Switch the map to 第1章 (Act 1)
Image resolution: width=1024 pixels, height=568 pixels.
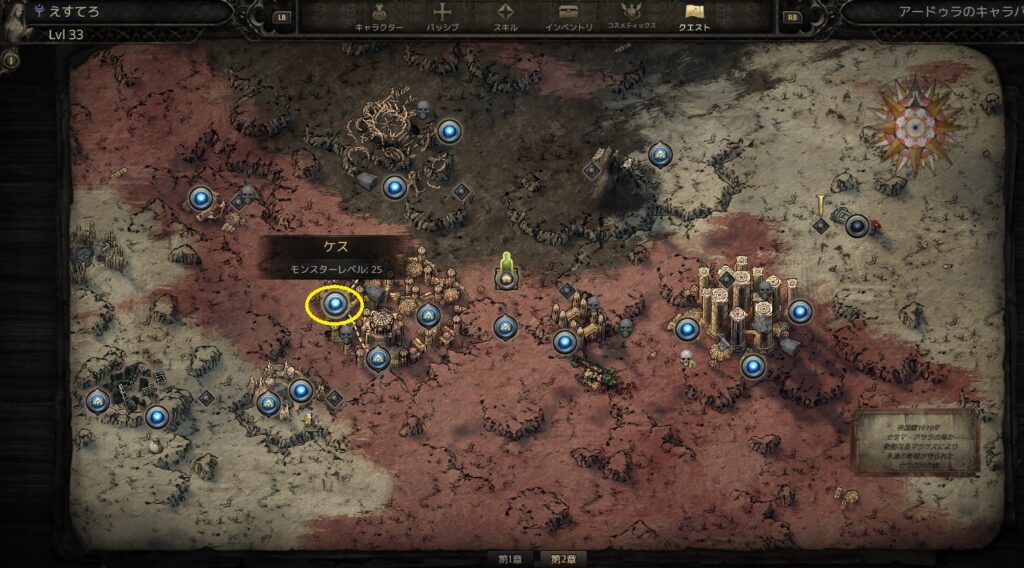tap(512, 558)
